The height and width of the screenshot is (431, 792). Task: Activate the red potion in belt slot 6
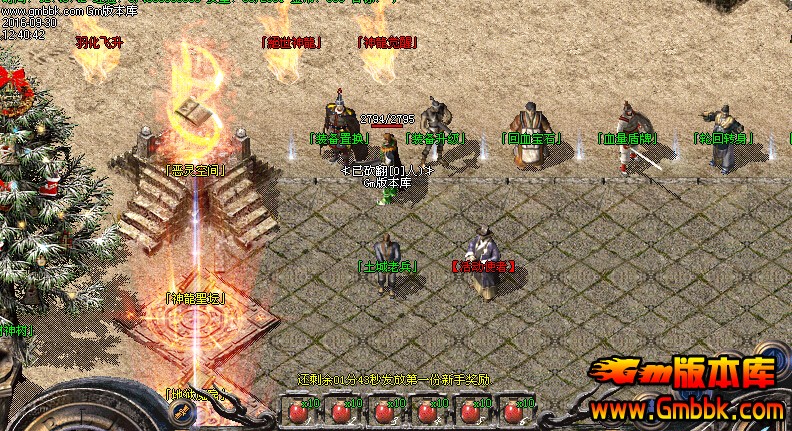[513, 411]
